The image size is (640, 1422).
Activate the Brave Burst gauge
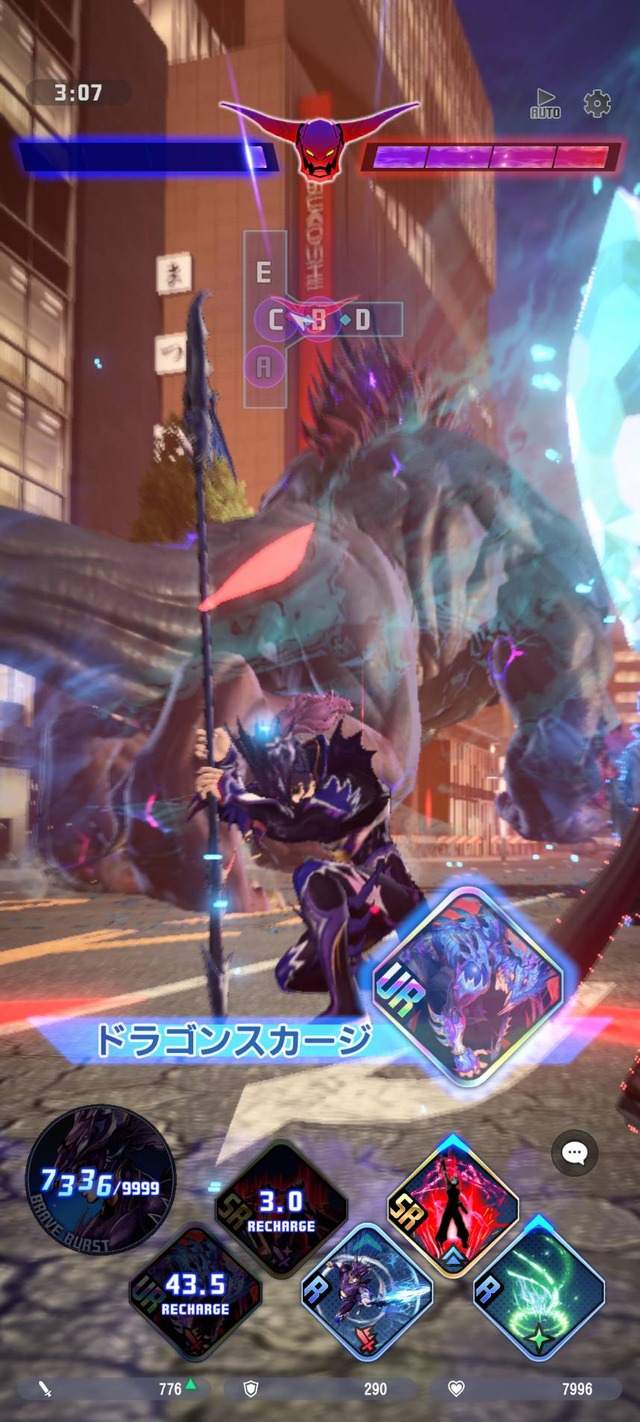point(100,1180)
